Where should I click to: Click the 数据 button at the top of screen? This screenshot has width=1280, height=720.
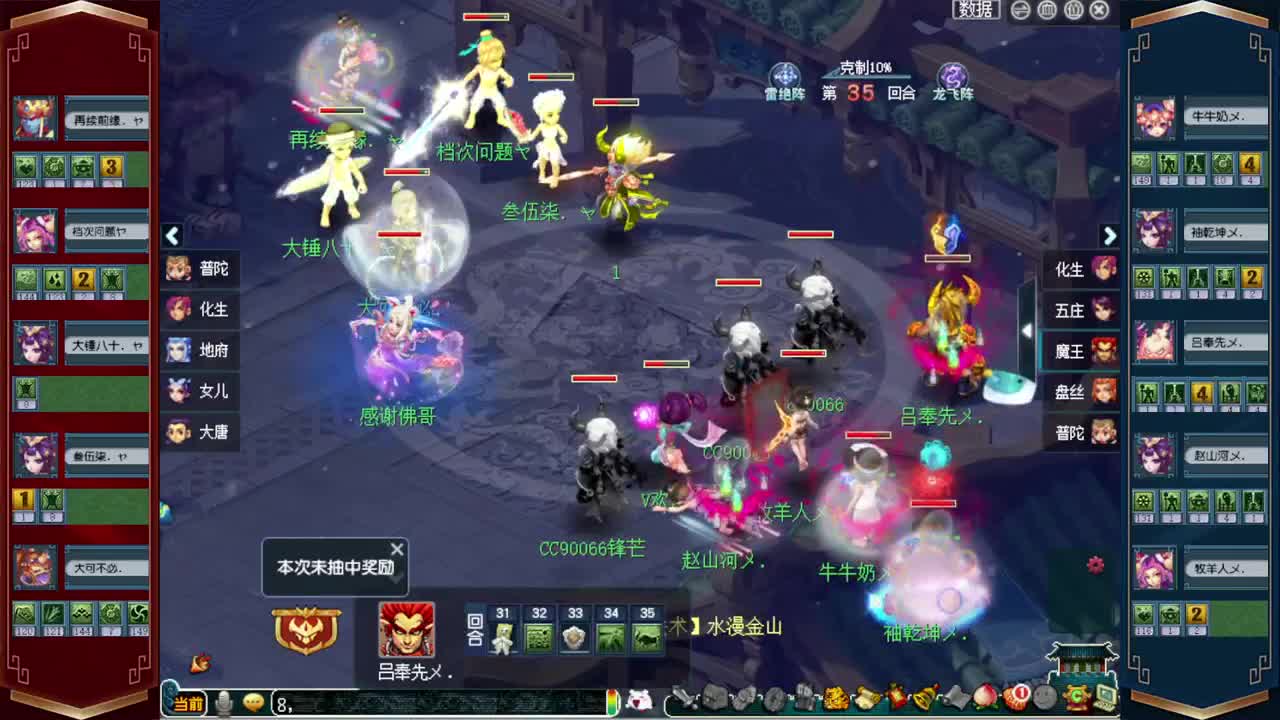click(975, 9)
